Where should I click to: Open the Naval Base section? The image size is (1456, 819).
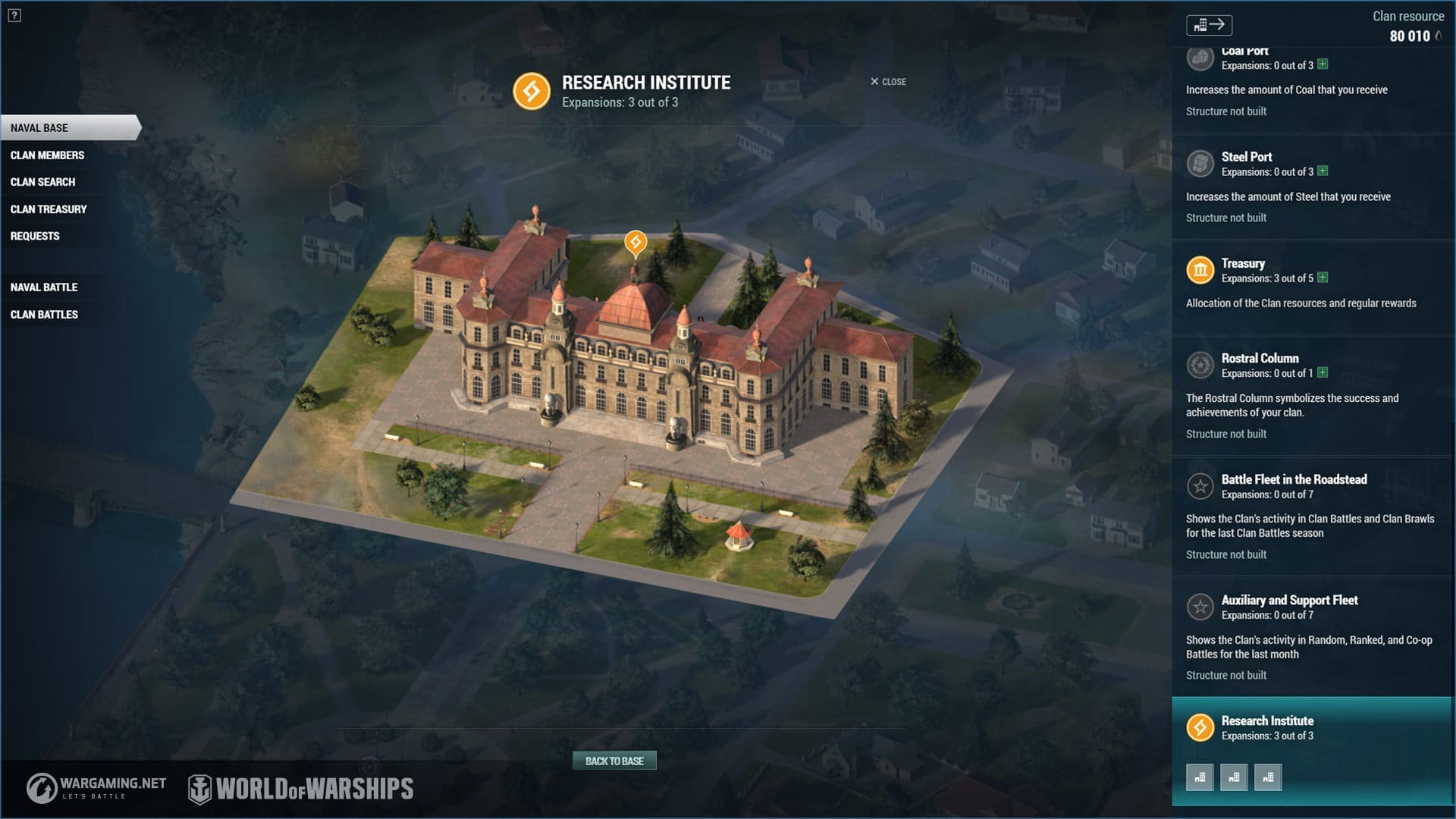pos(39,128)
